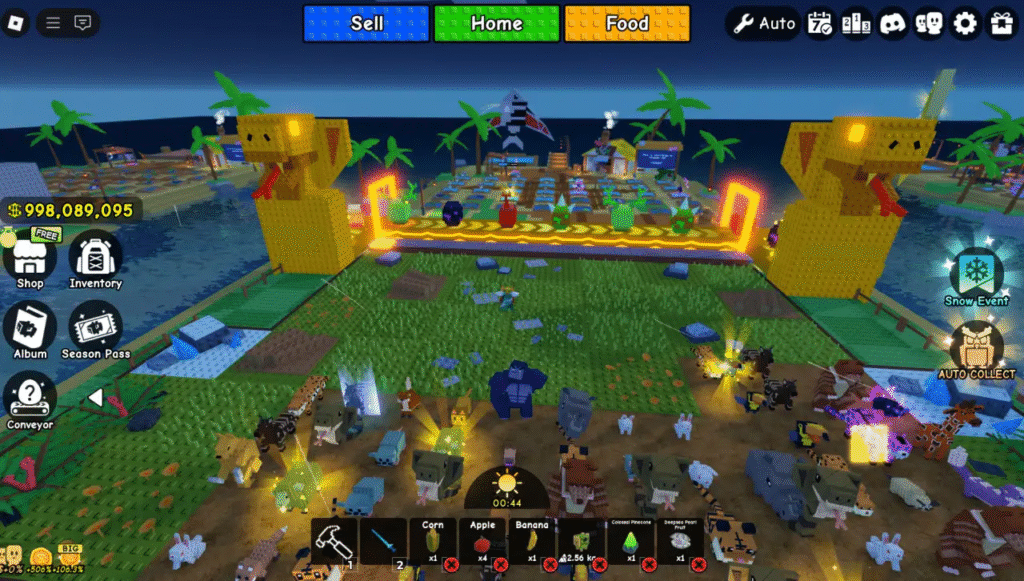The image size is (1024, 581).
Task: Click the blue Sell button
Action: tap(366, 23)
